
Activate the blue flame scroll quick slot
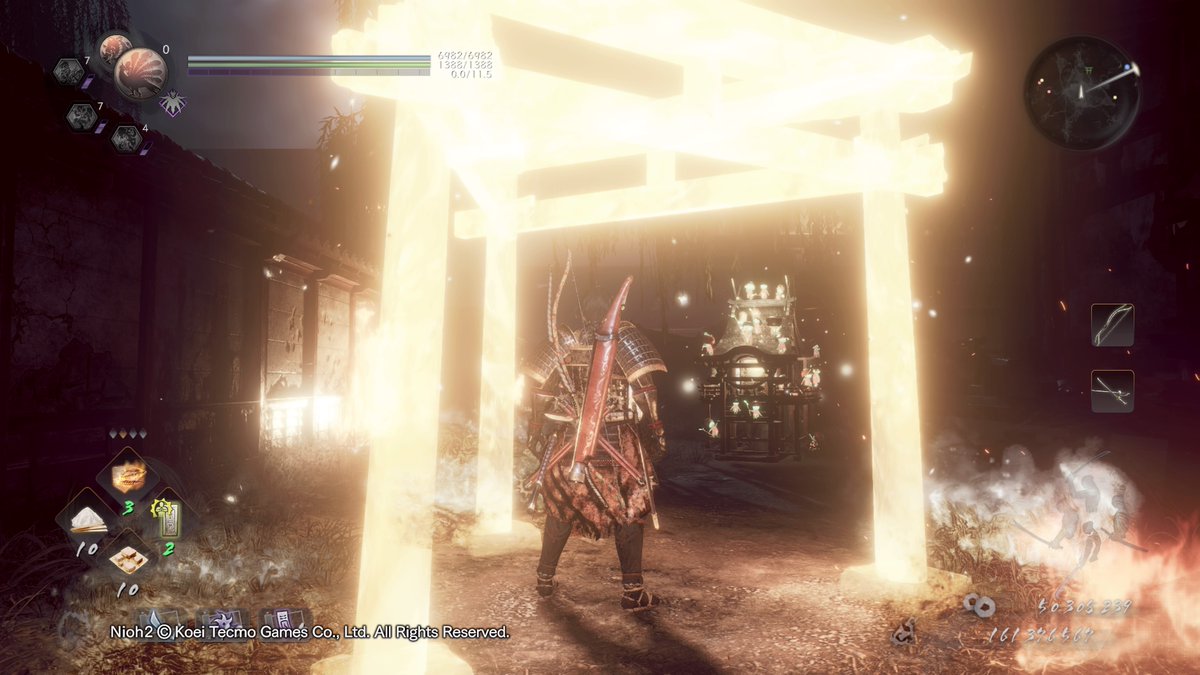click(160, 620)
